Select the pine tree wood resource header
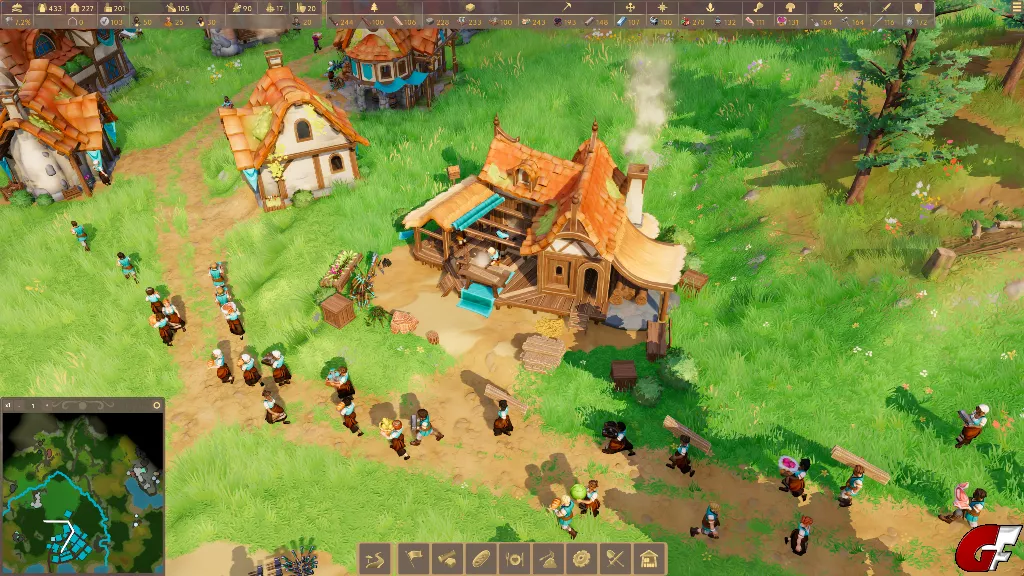Image resolution: width=1024 pixels, height=576 pixels. click(x=375, y=8)
